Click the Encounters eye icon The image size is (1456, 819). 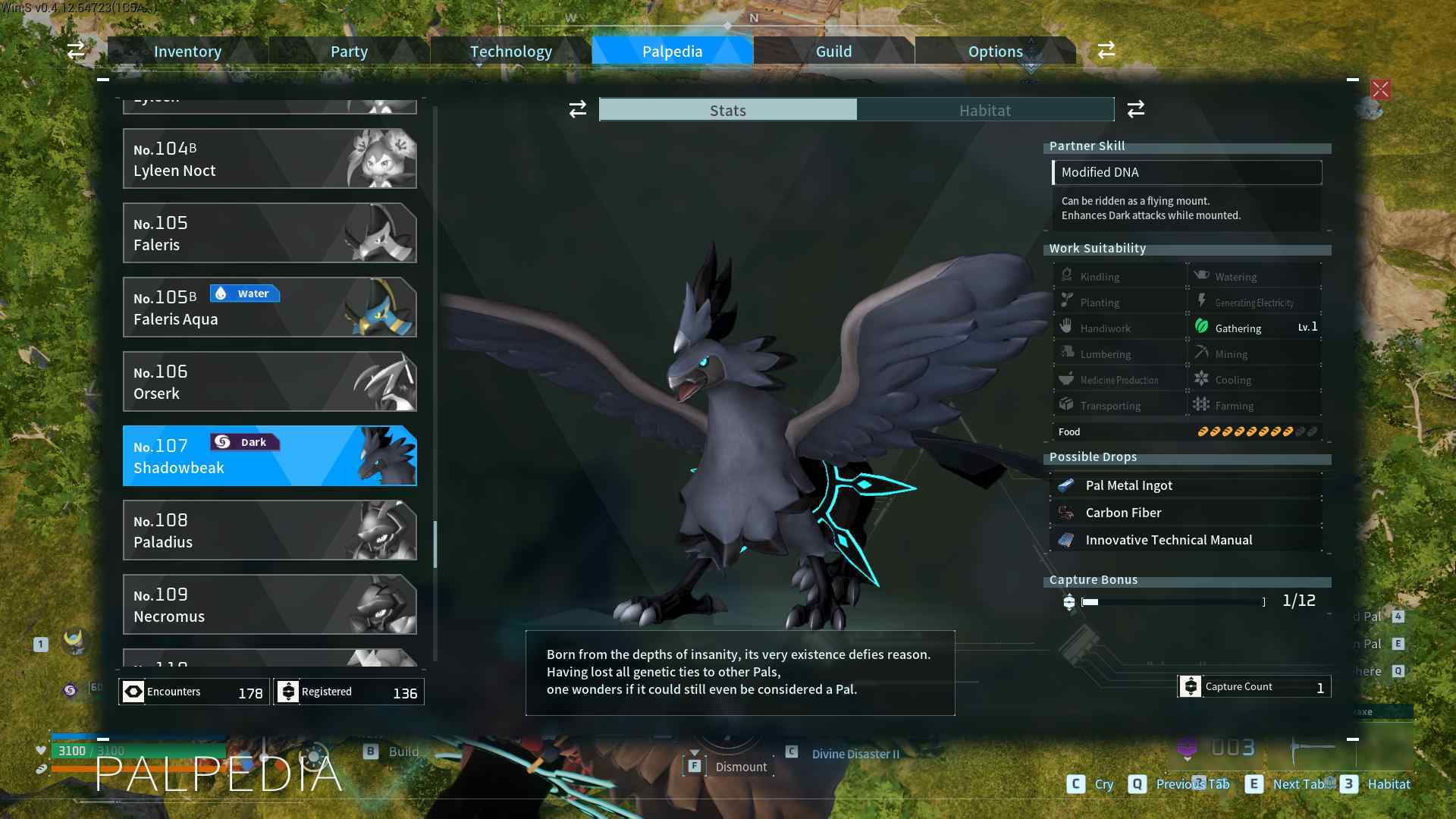(134, 692)
